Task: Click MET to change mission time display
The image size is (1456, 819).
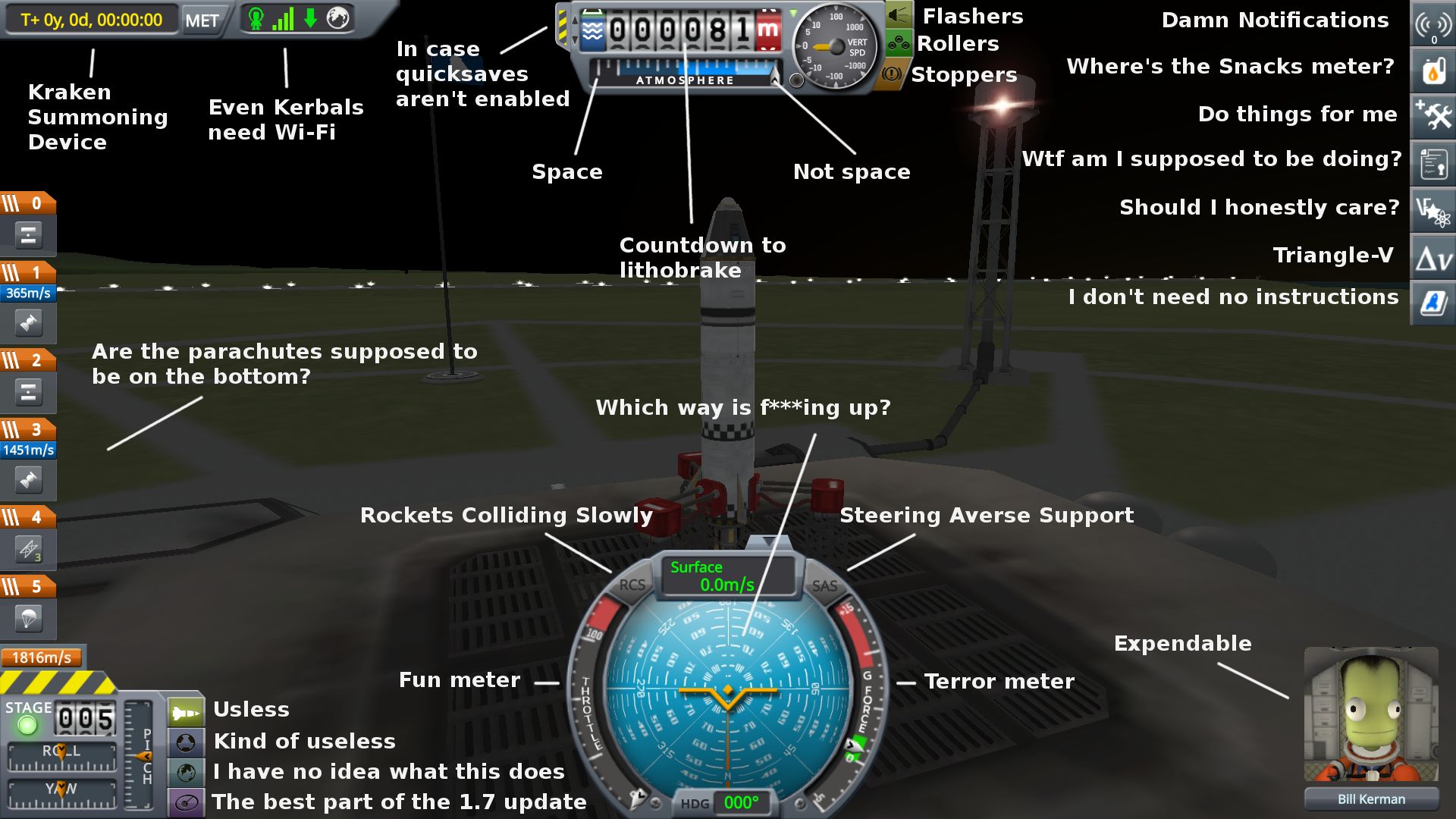Action: coord(201,20)
